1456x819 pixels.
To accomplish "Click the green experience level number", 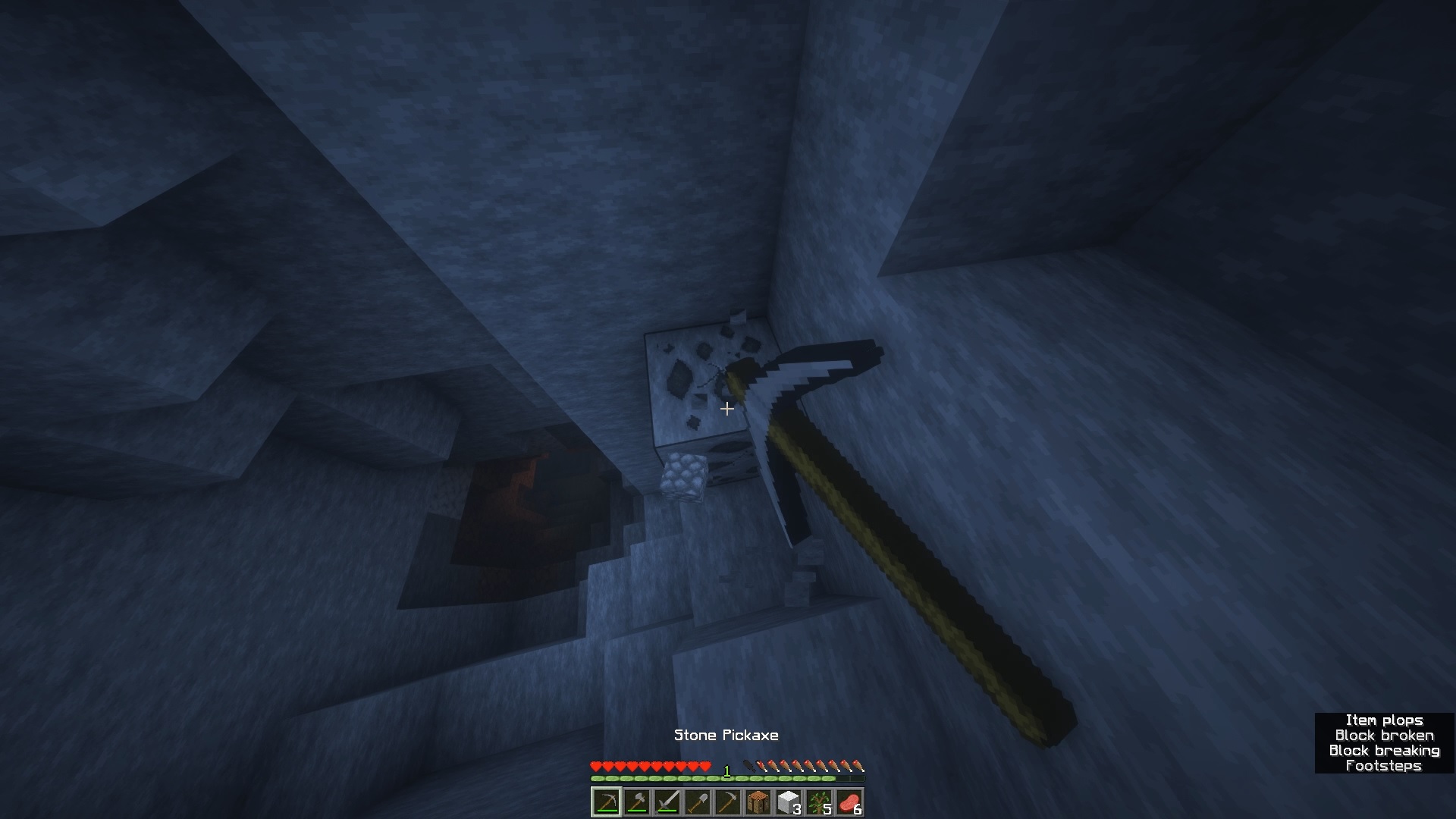I will pos(726,770).
